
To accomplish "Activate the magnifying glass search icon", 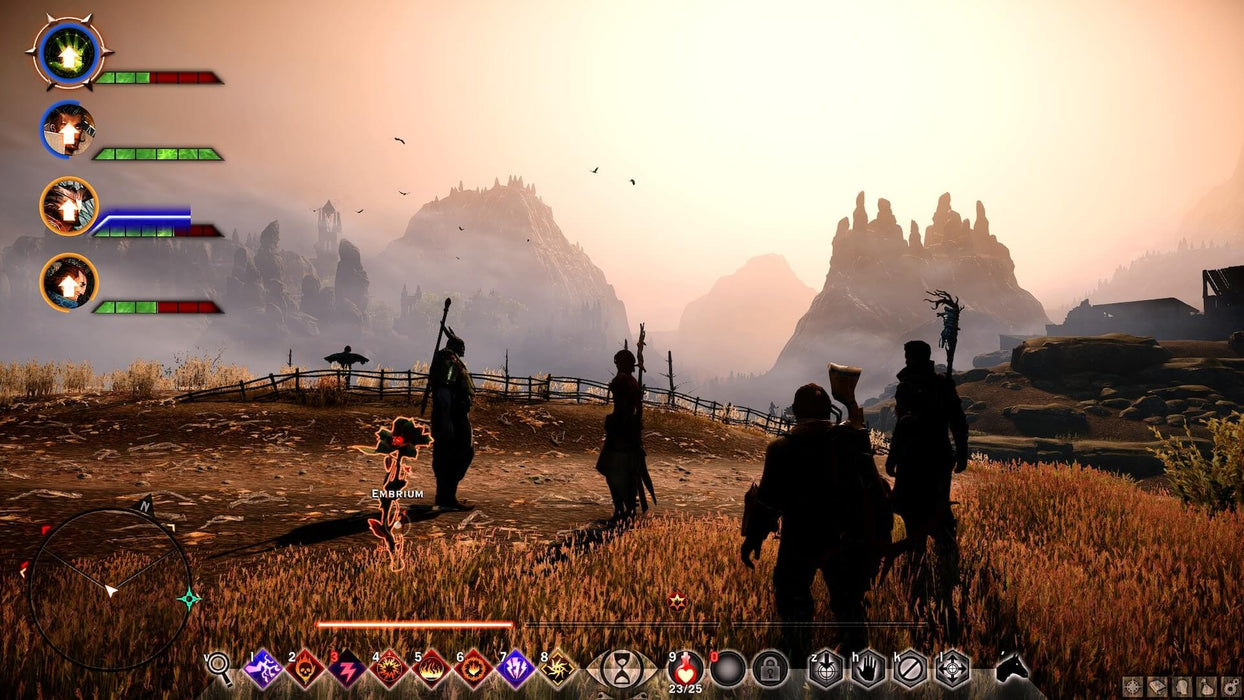I will 219,668.
